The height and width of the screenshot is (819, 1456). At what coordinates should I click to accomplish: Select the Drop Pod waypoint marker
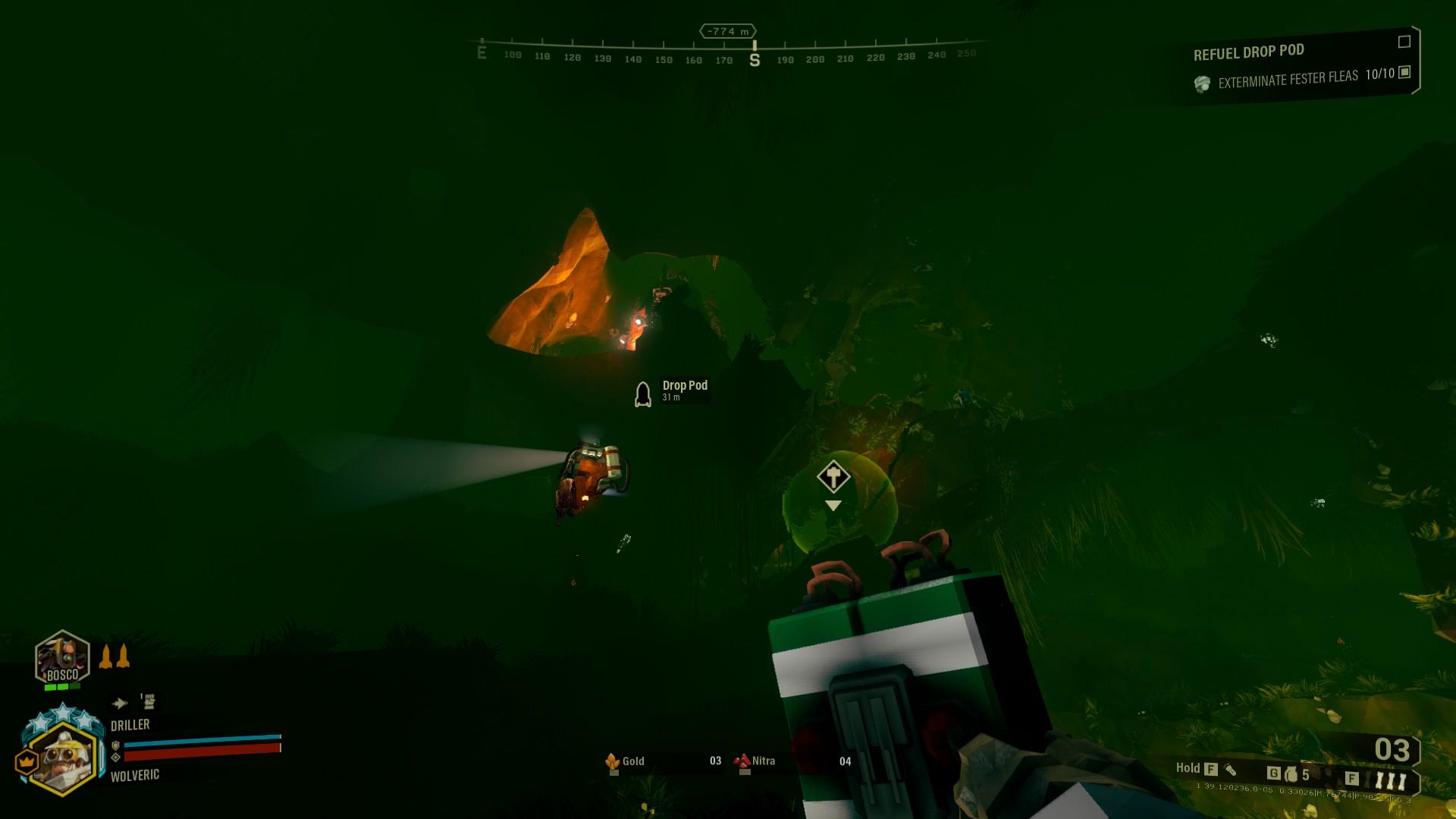click(x=643, y=394)
